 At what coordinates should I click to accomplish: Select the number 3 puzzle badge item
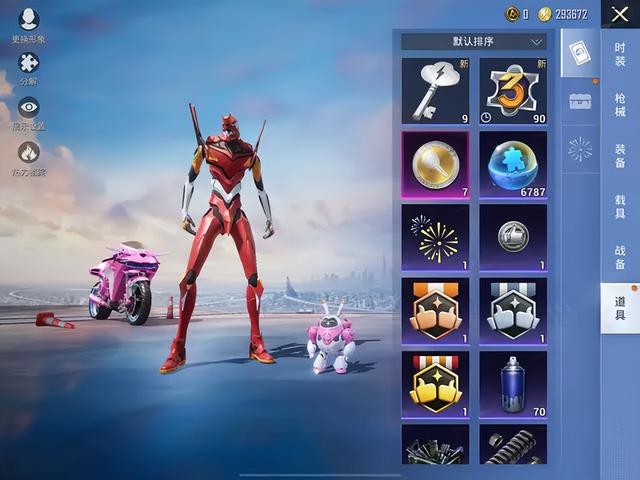(513, 91)
